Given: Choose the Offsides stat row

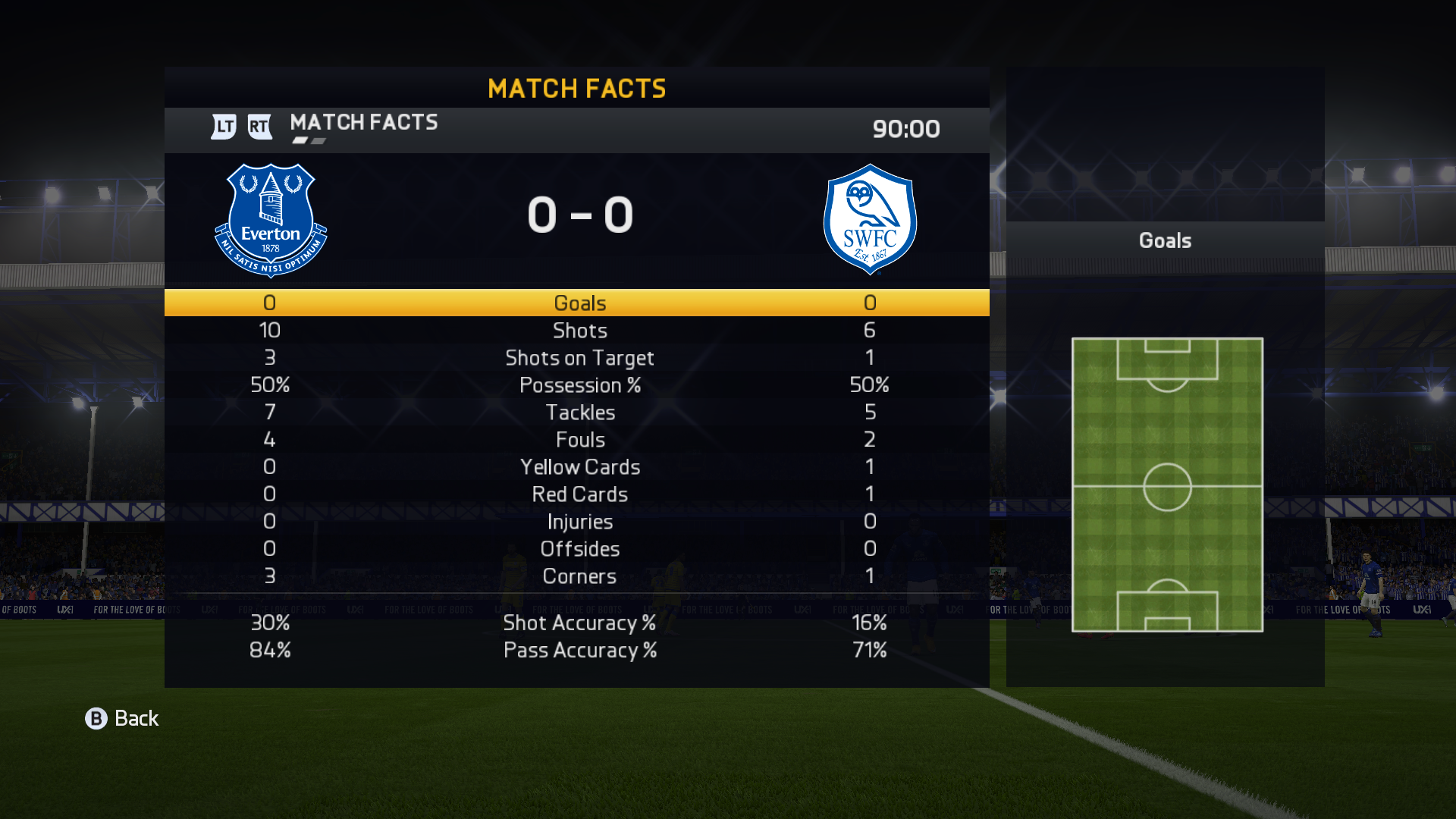Looking at the screenshot, I should click(x=579, y=548).
